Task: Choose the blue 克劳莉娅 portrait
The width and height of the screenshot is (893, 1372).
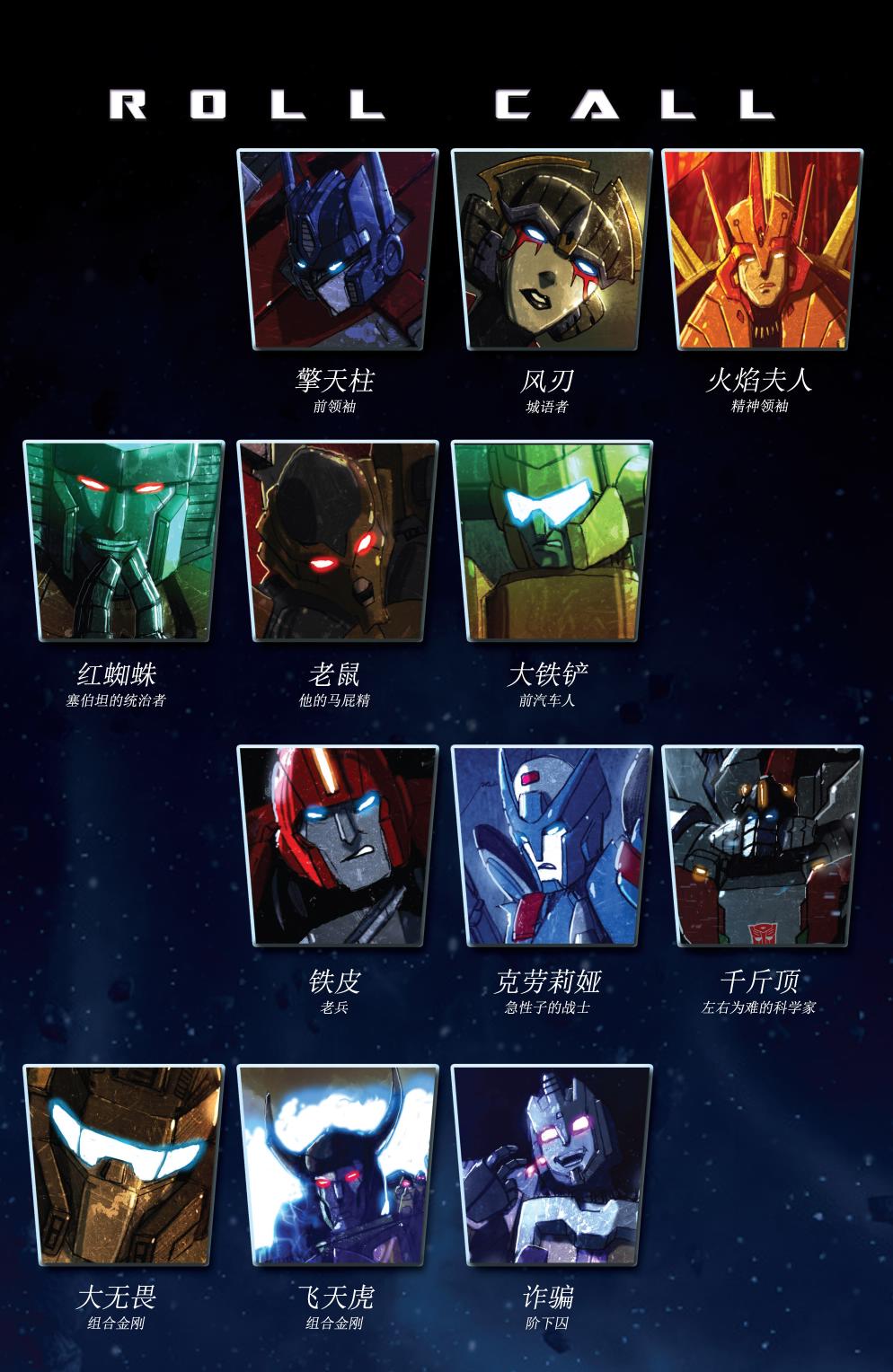Action: pos(551,845)
